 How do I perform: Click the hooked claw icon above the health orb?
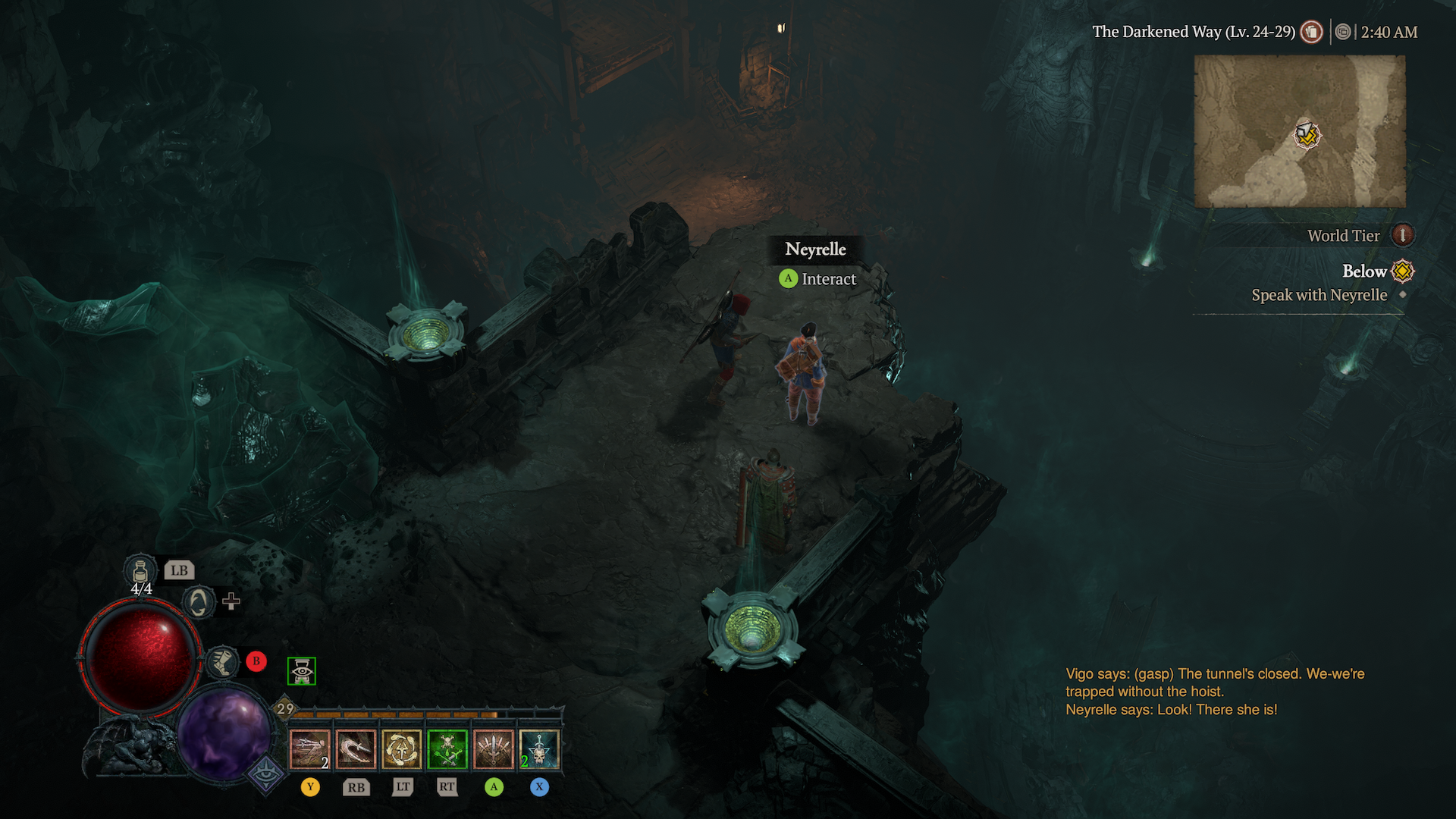[x=199, y=603]
